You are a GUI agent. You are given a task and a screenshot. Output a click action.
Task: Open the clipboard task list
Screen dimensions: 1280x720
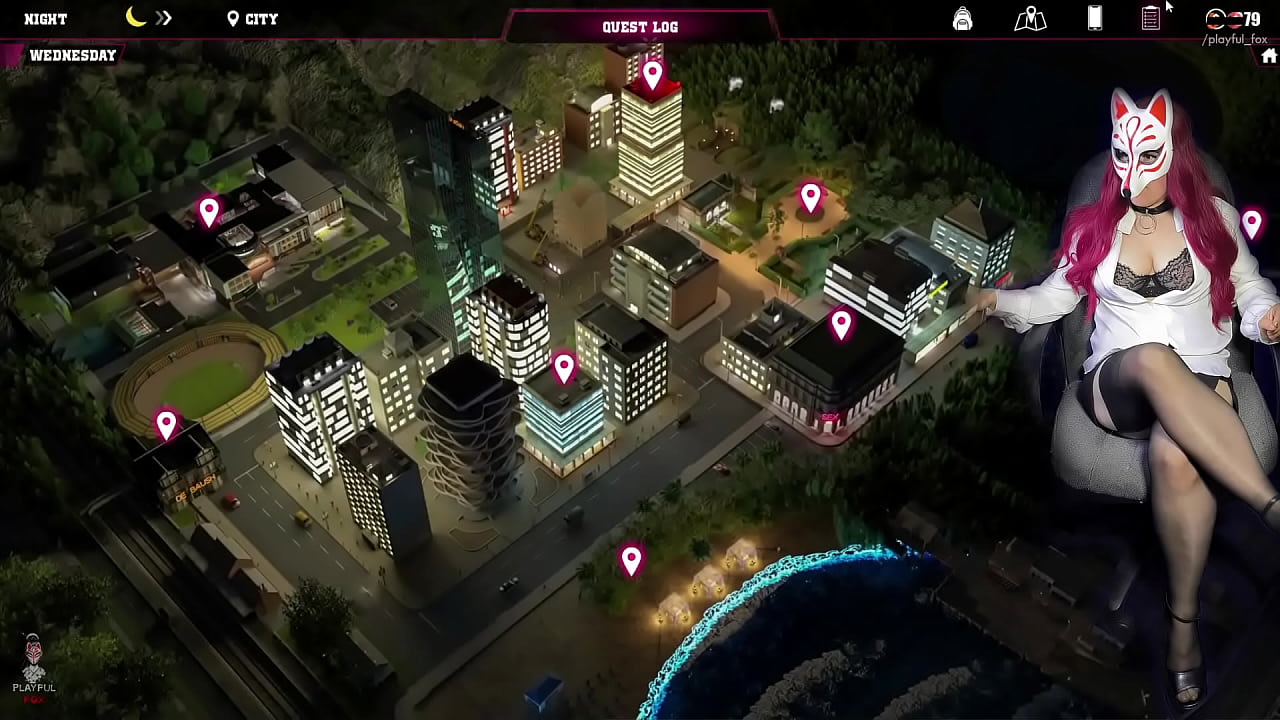pos(1151,18)
